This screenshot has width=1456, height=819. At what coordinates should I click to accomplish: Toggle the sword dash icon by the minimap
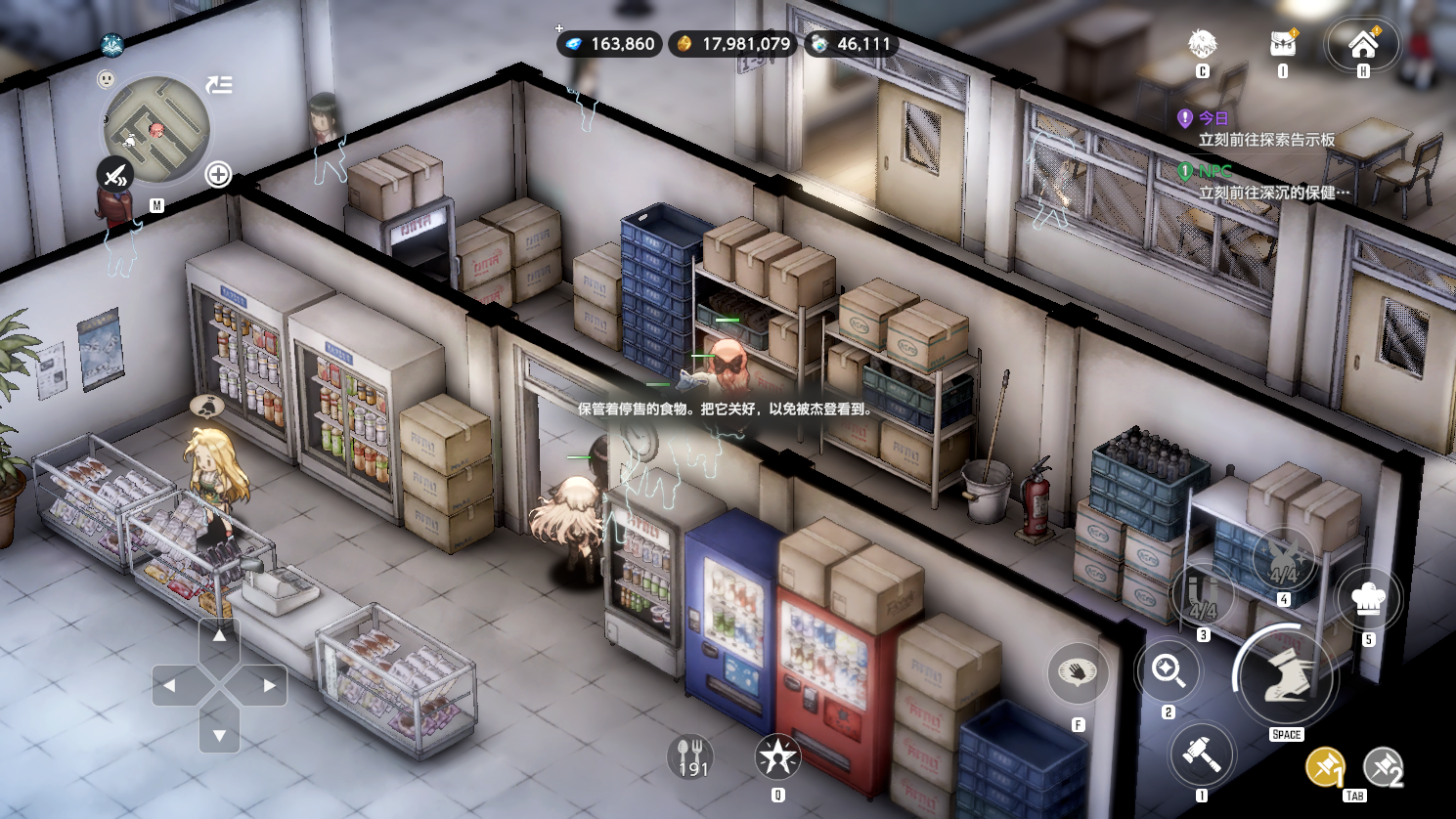click(x=115, y=177)
